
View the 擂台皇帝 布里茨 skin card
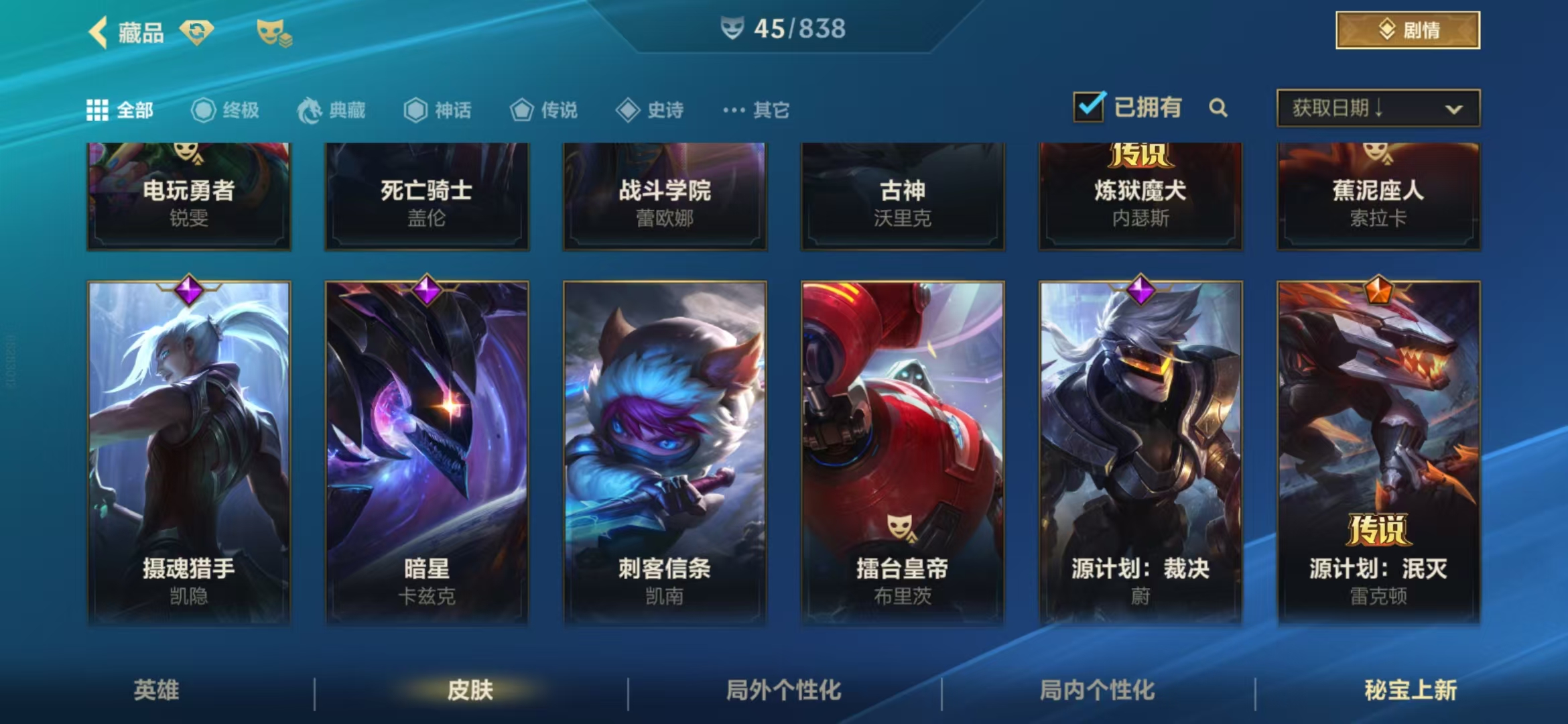point(903,452)
